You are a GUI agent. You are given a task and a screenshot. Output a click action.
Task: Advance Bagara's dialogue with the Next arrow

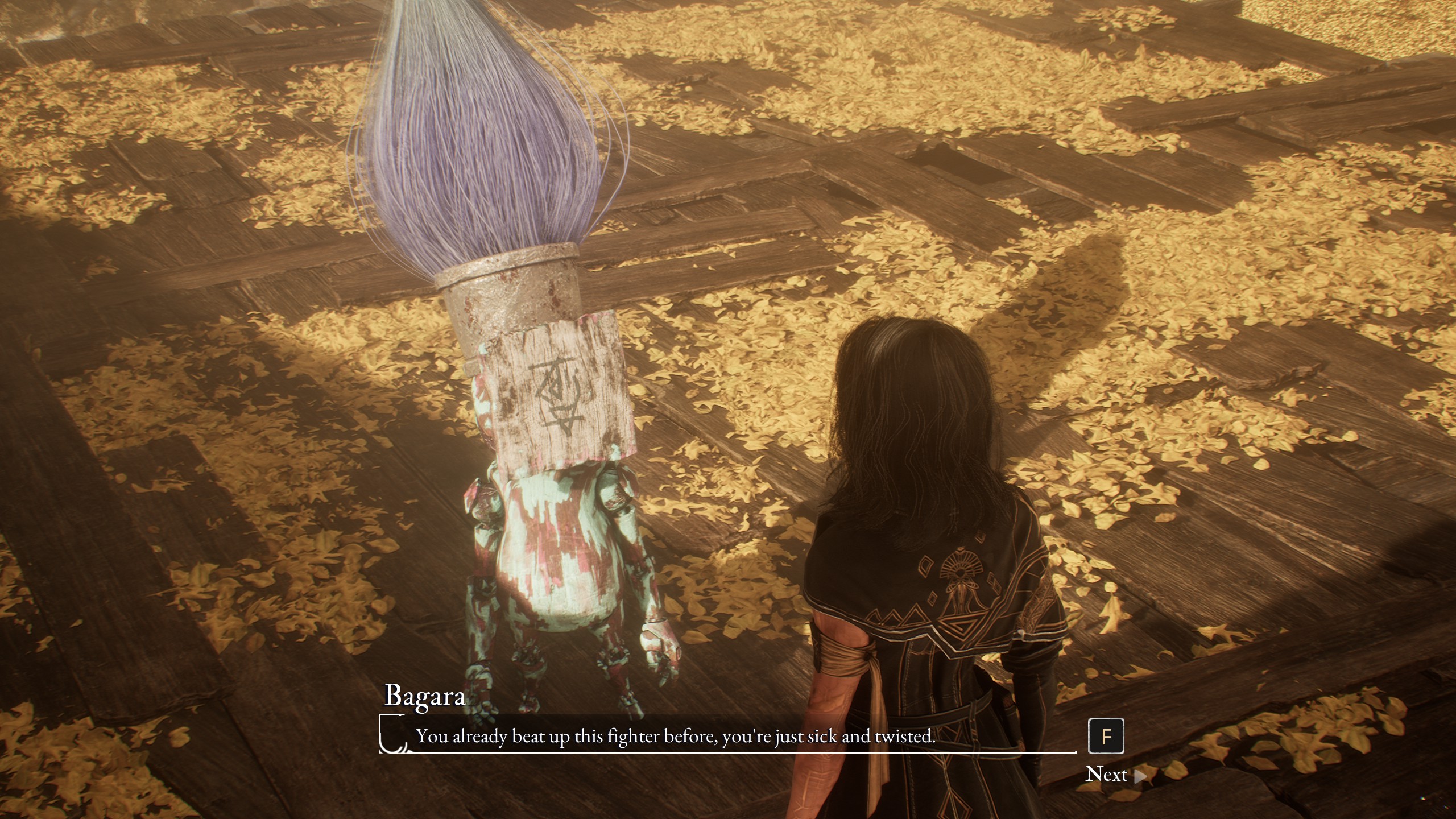pyautogui.click(x=1139, y=776)
